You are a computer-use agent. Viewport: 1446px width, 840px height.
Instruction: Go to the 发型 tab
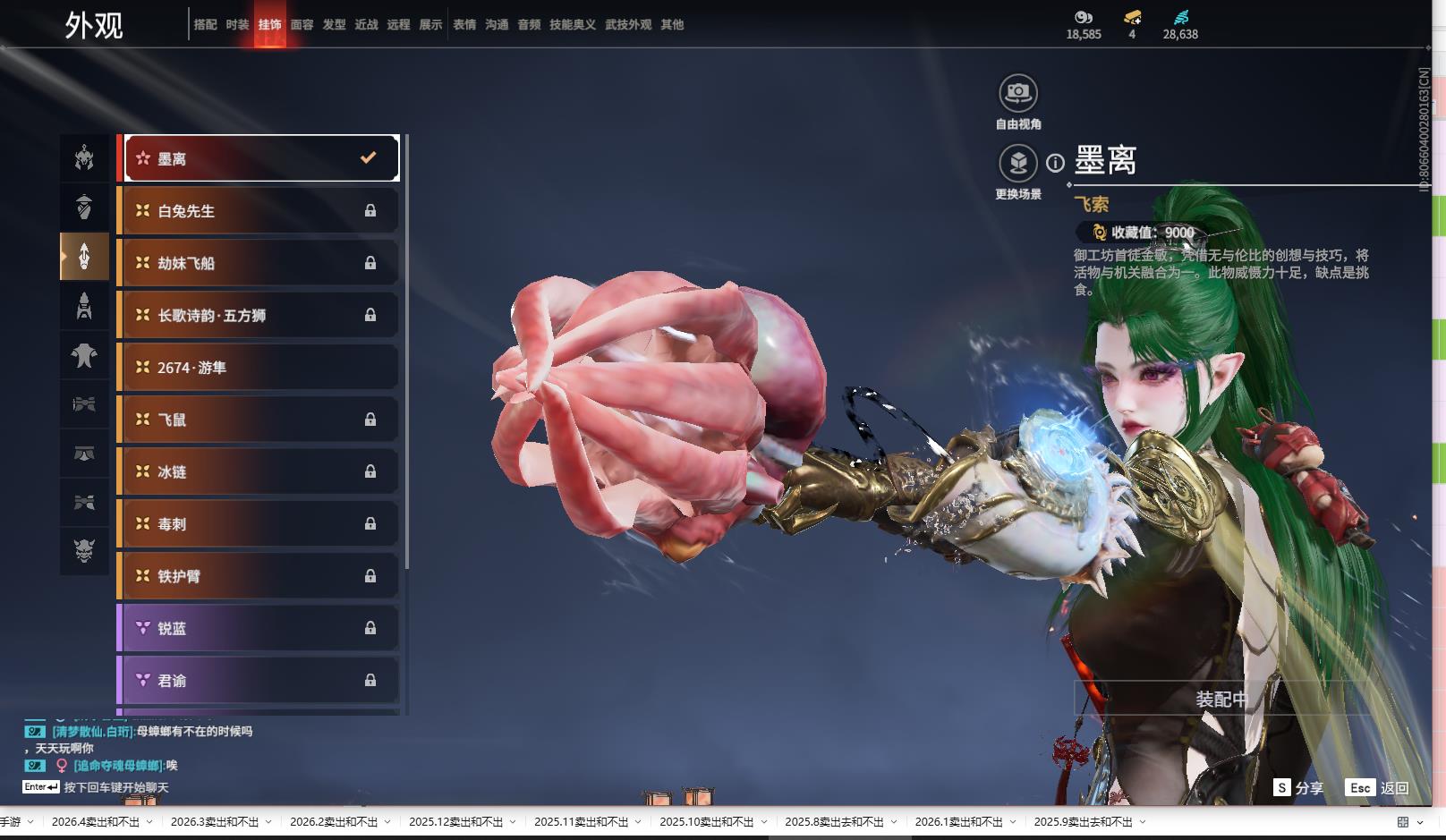334,24
